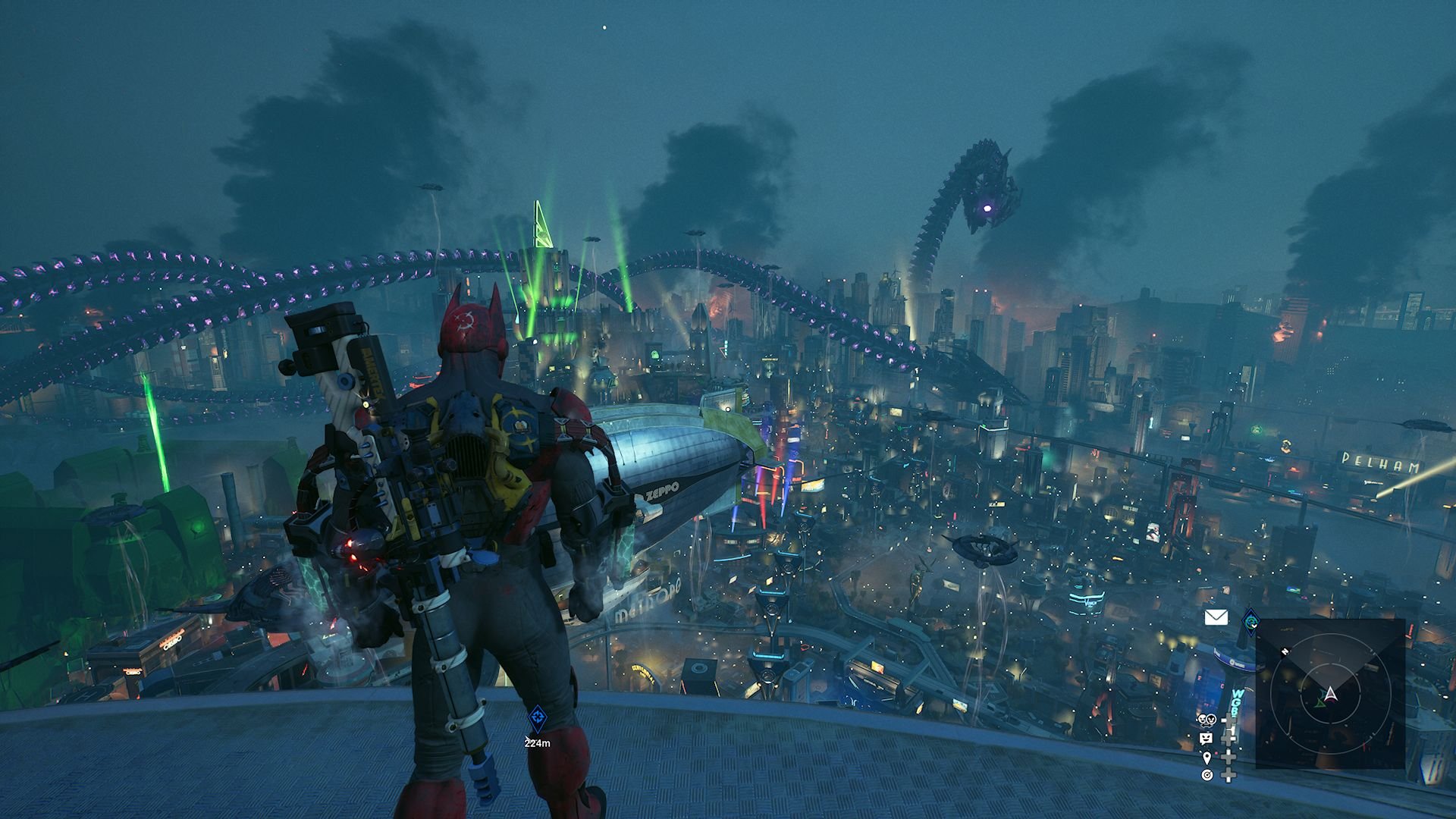The width and height of the screenshot is (1456, 819).
Task: Activate the bullseye target shortcut icon
Action: click(1207, 775)
